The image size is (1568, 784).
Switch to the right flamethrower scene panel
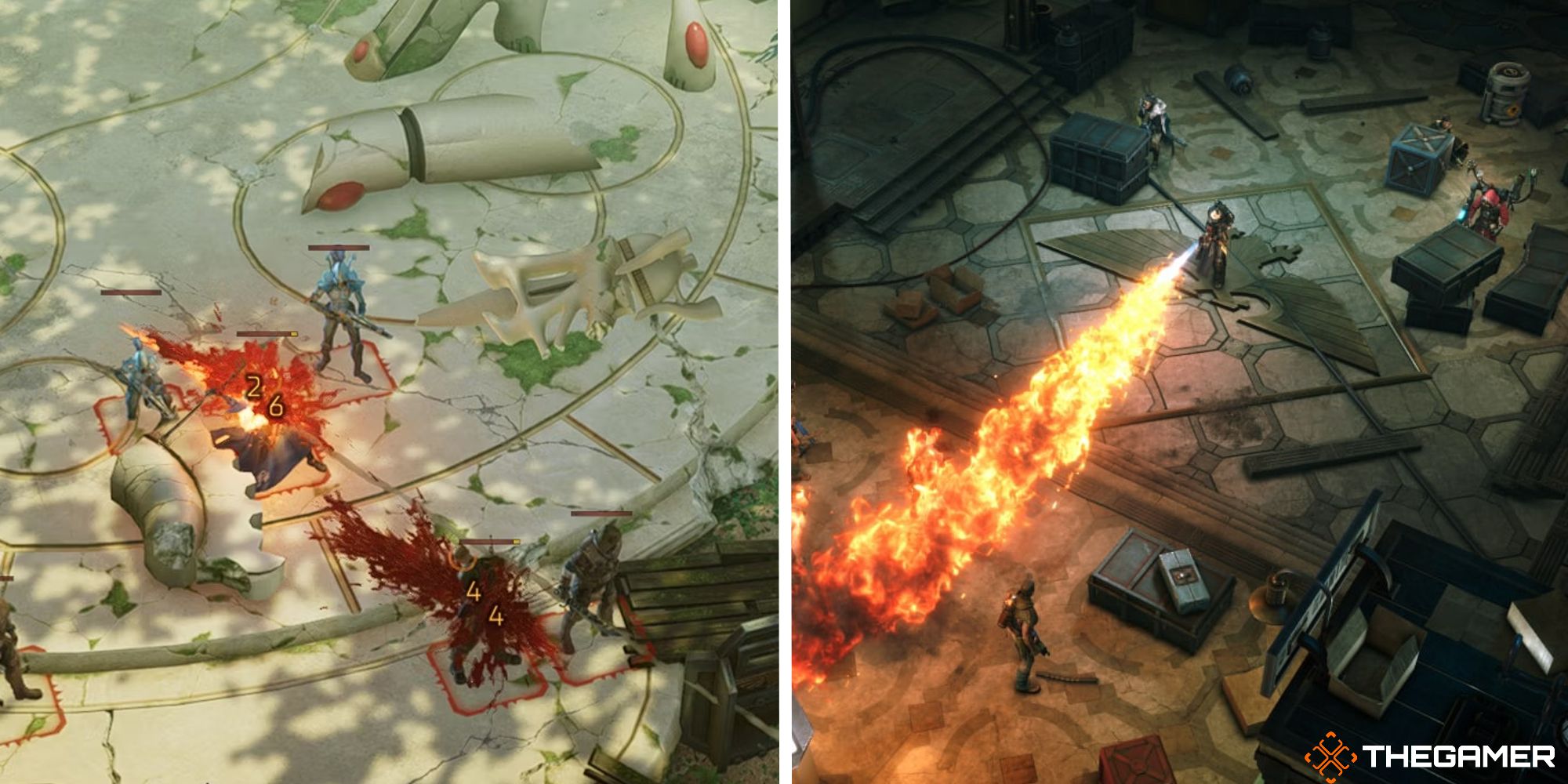tap(1176, 392)
